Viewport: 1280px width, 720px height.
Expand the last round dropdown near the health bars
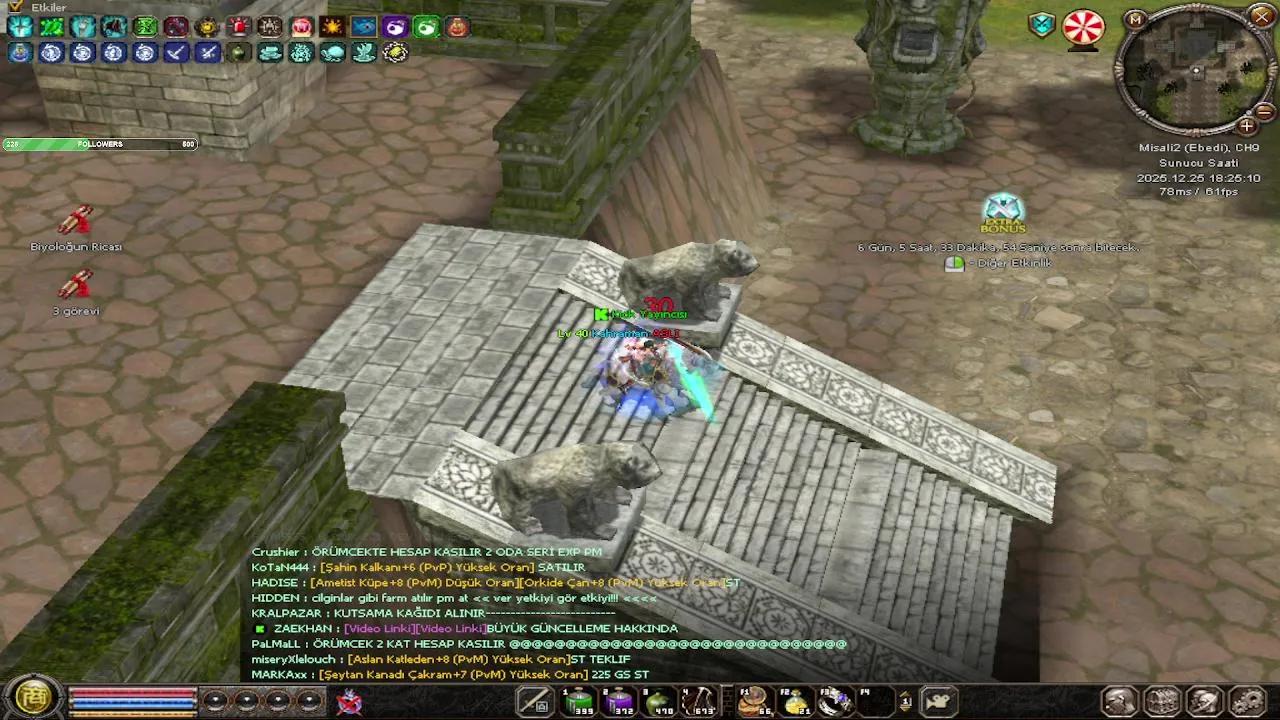(x=310, y=700)
